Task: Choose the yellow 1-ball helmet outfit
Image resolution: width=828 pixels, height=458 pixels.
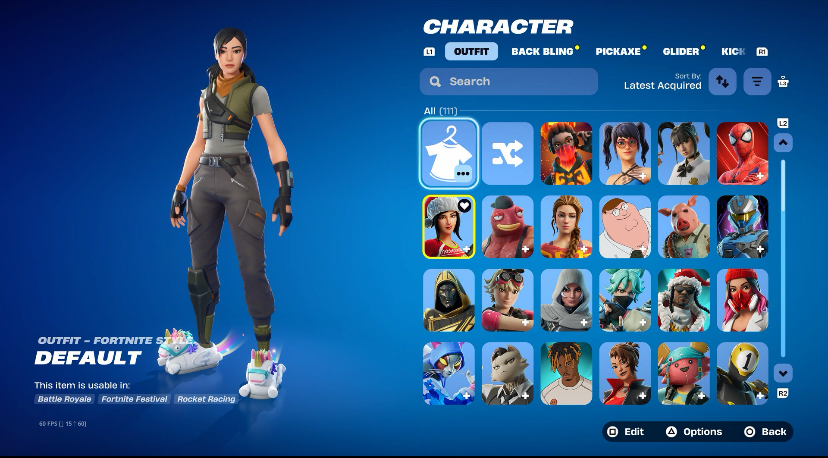Action: tap(743, 373)
